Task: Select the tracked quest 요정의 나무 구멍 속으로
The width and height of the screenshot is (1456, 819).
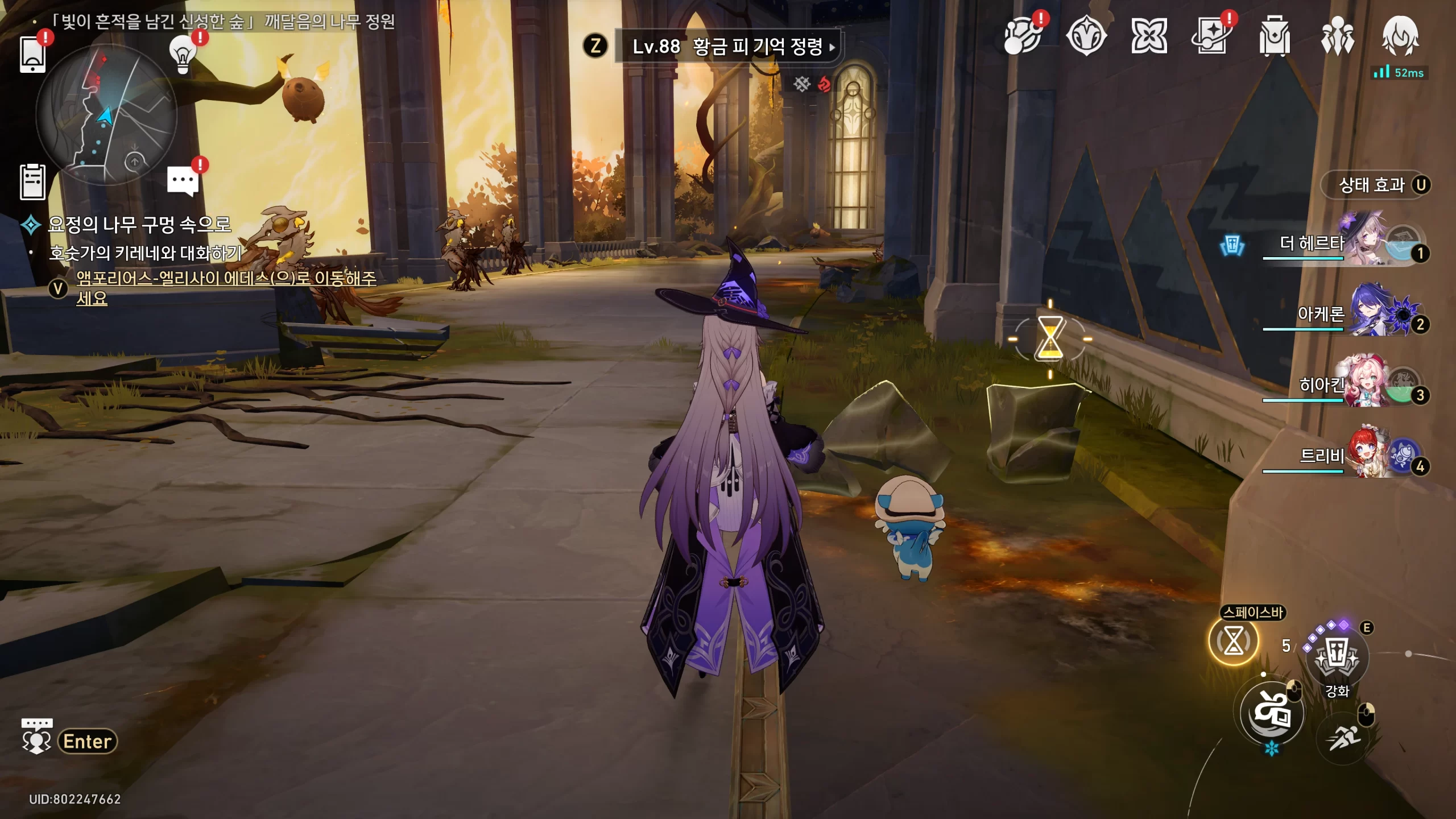Action: click(139, 225)
